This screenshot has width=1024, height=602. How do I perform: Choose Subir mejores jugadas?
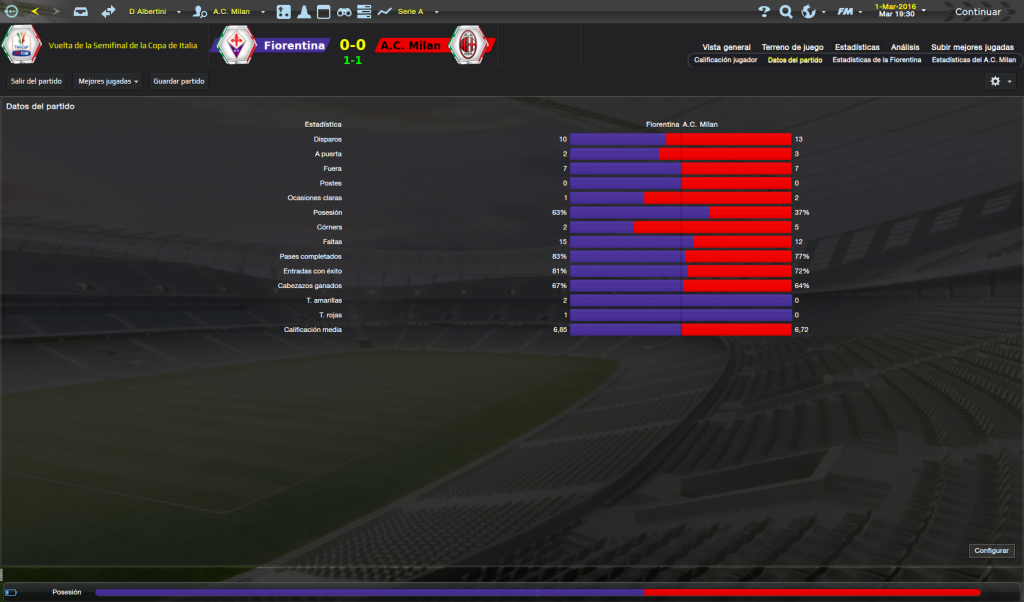click(972, 47)
